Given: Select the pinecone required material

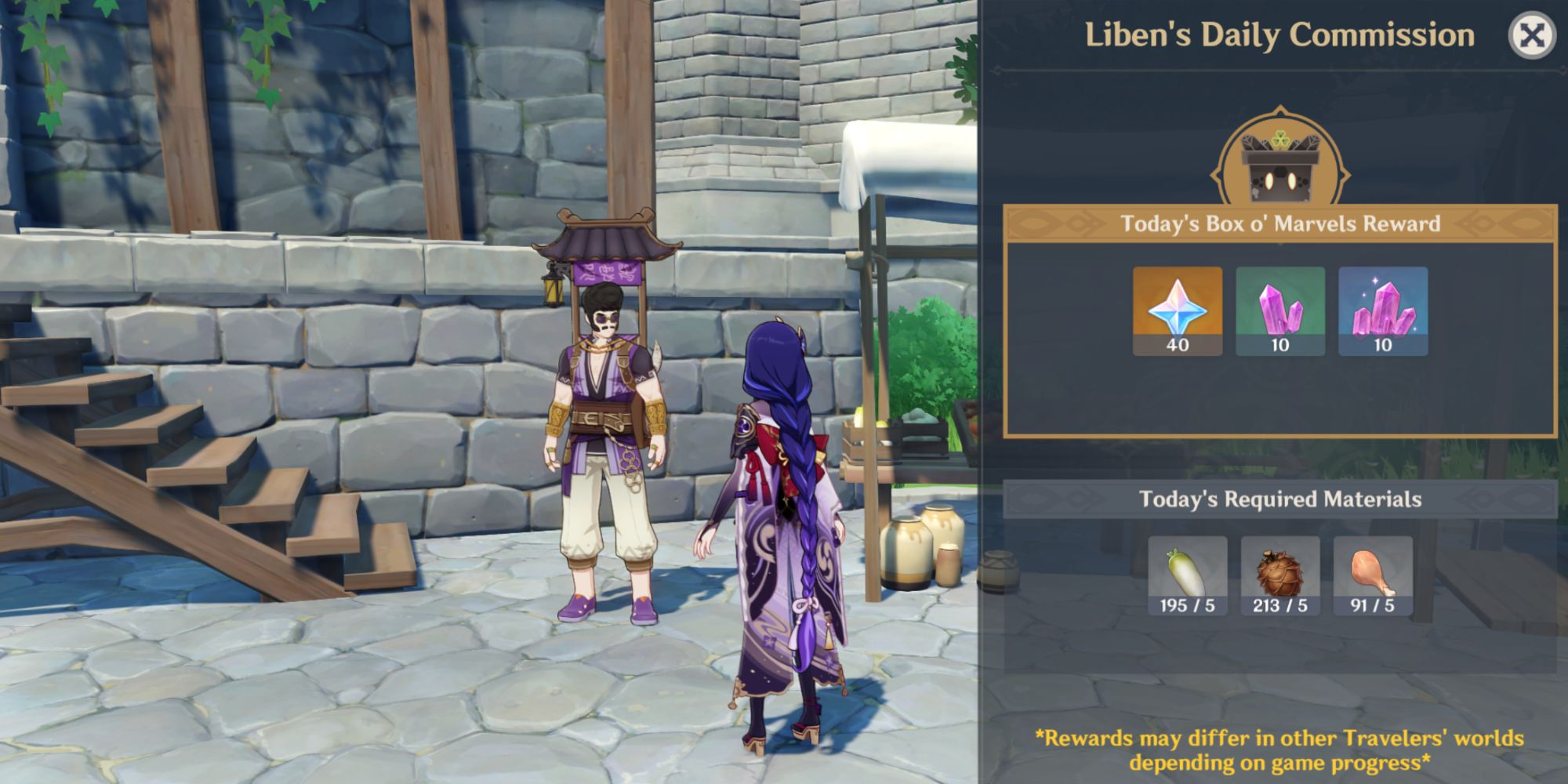Looking at the screenshot, I should pyautogui.click(x=1279, y=576).
